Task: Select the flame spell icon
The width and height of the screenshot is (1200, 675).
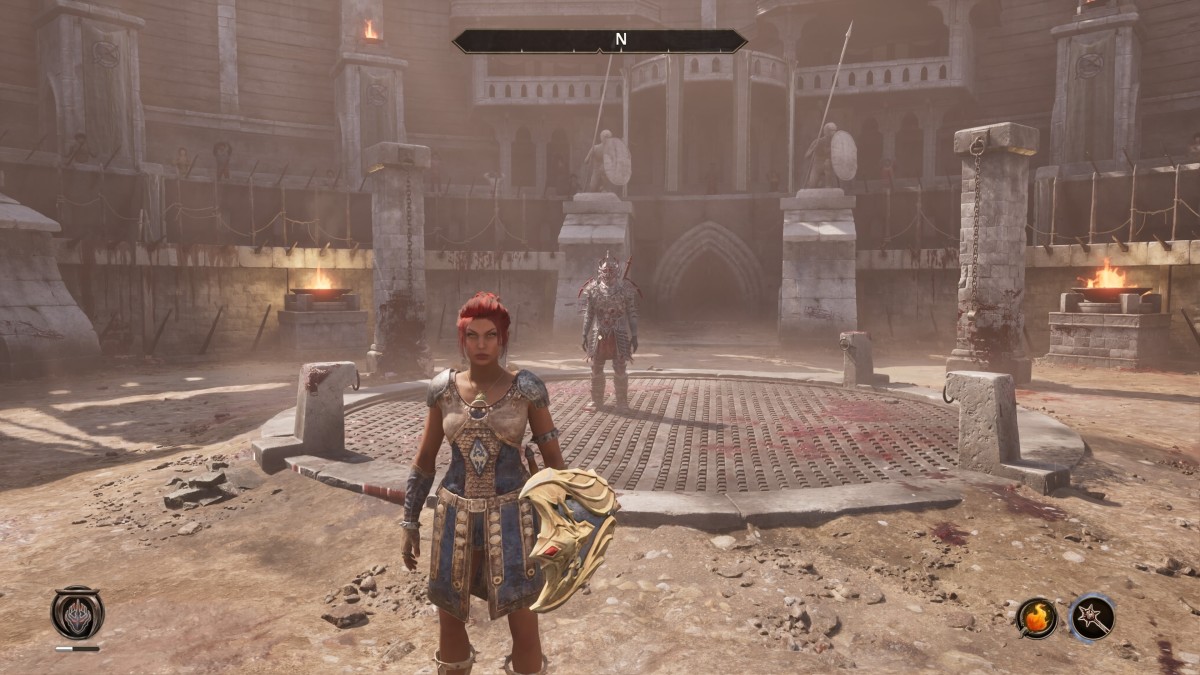Action: (1037, 617)
